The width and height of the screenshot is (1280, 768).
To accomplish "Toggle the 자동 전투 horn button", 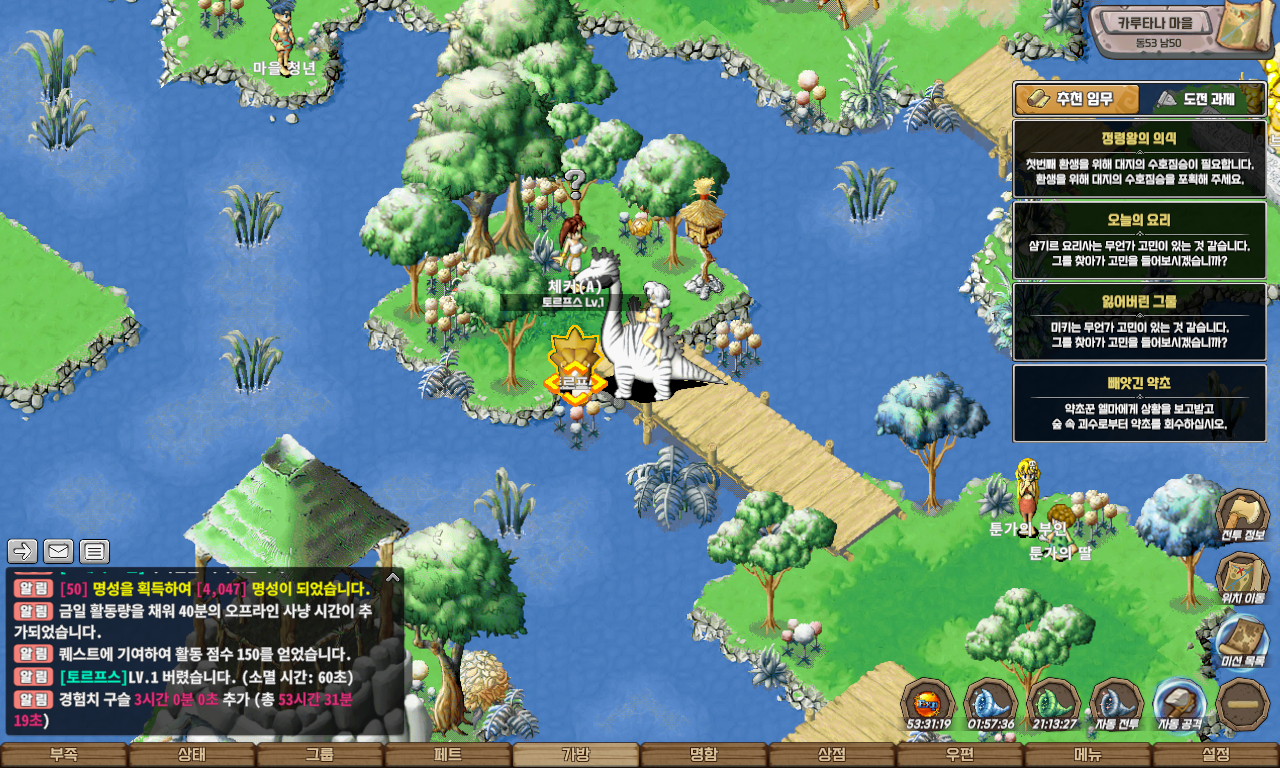I will pyautogui.click(x=1116, y=703).
